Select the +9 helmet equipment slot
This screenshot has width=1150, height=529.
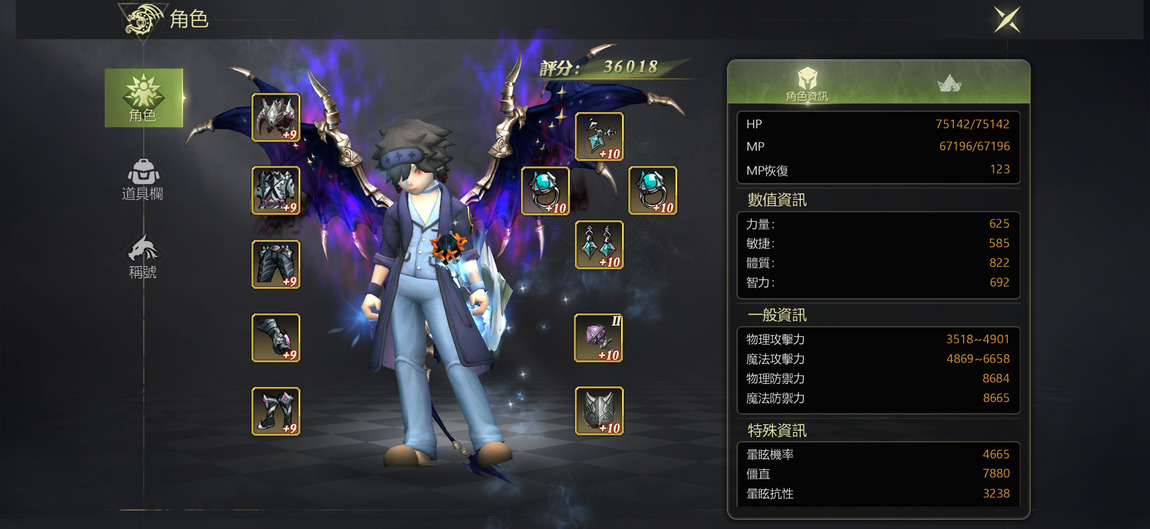click(276, 118)
